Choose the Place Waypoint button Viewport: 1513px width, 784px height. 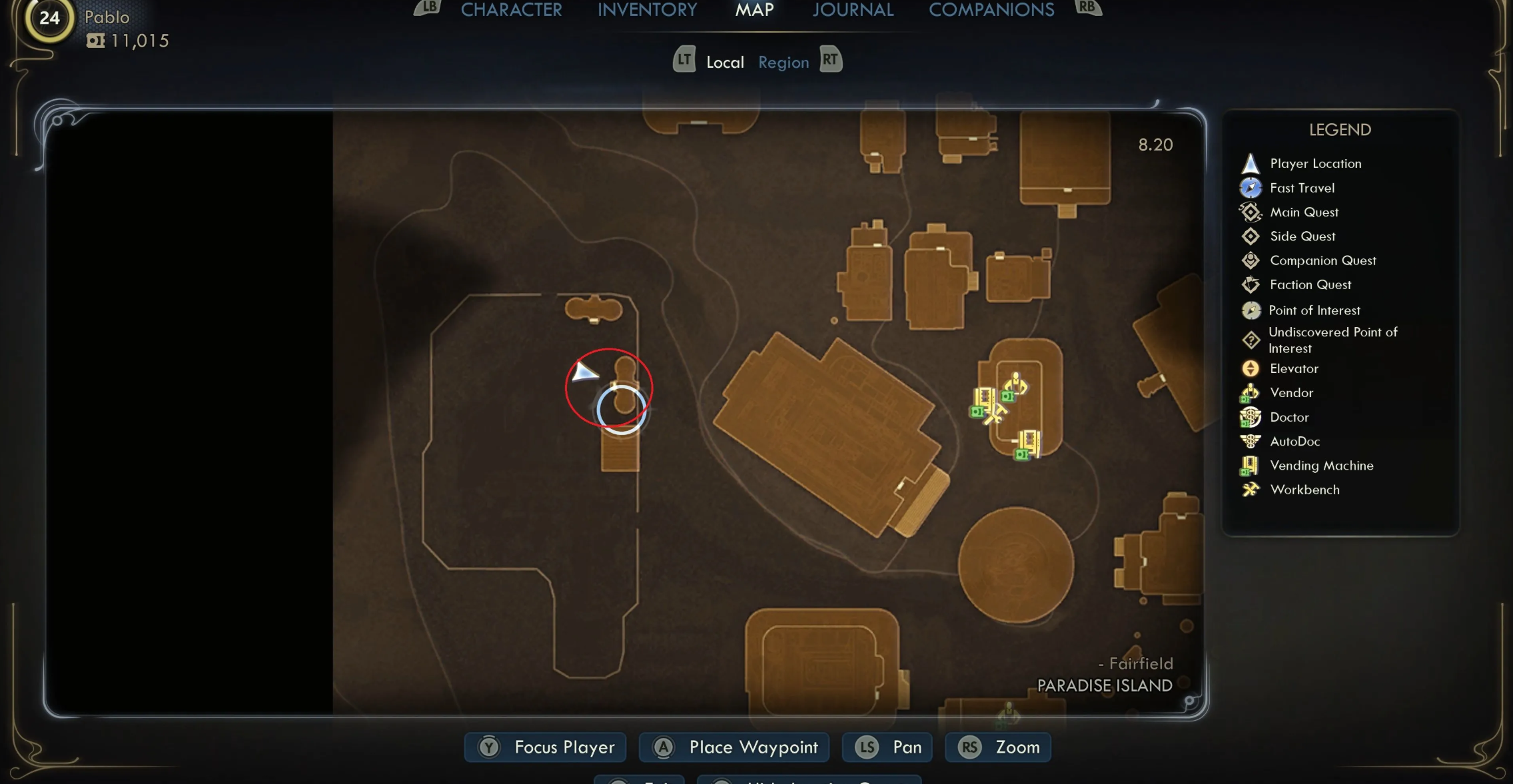pos(734,747)
